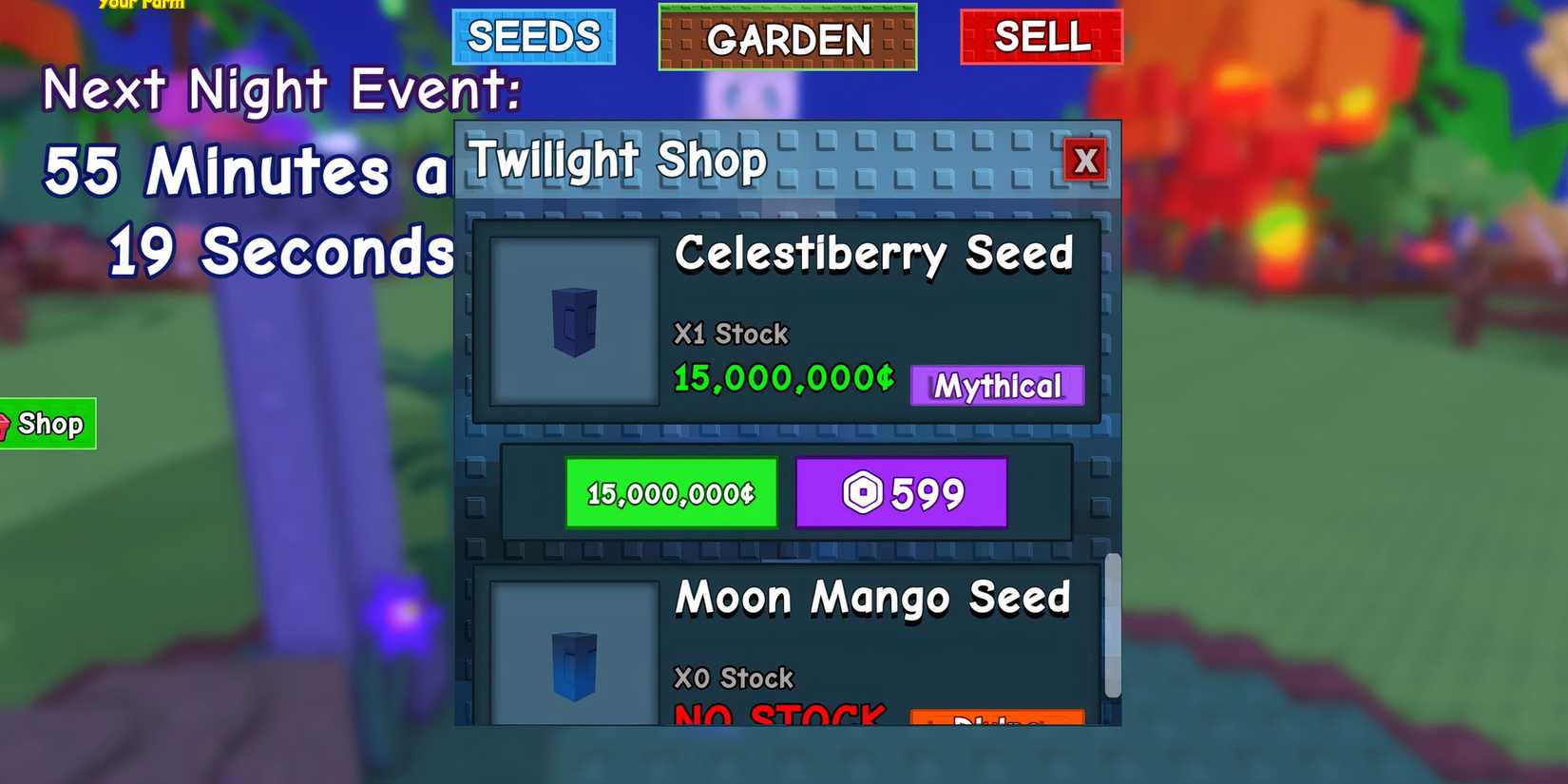Buy Celestiberry Seed for 15,000,000 coins
The width and height of the screenshot is (1568, 784).
point(671,492)
